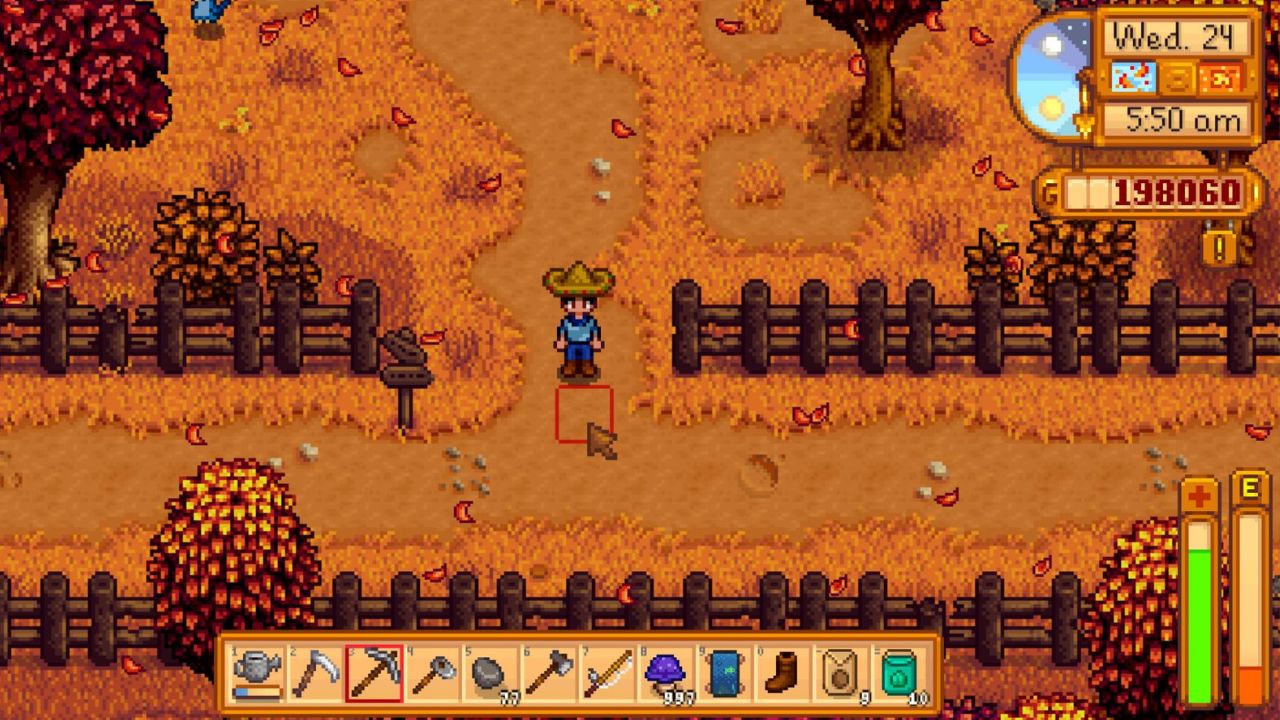Viewport: 1280px width, 720px height.
Task: Click the windy leaves weather icon
Action: tap(1134, 78)
